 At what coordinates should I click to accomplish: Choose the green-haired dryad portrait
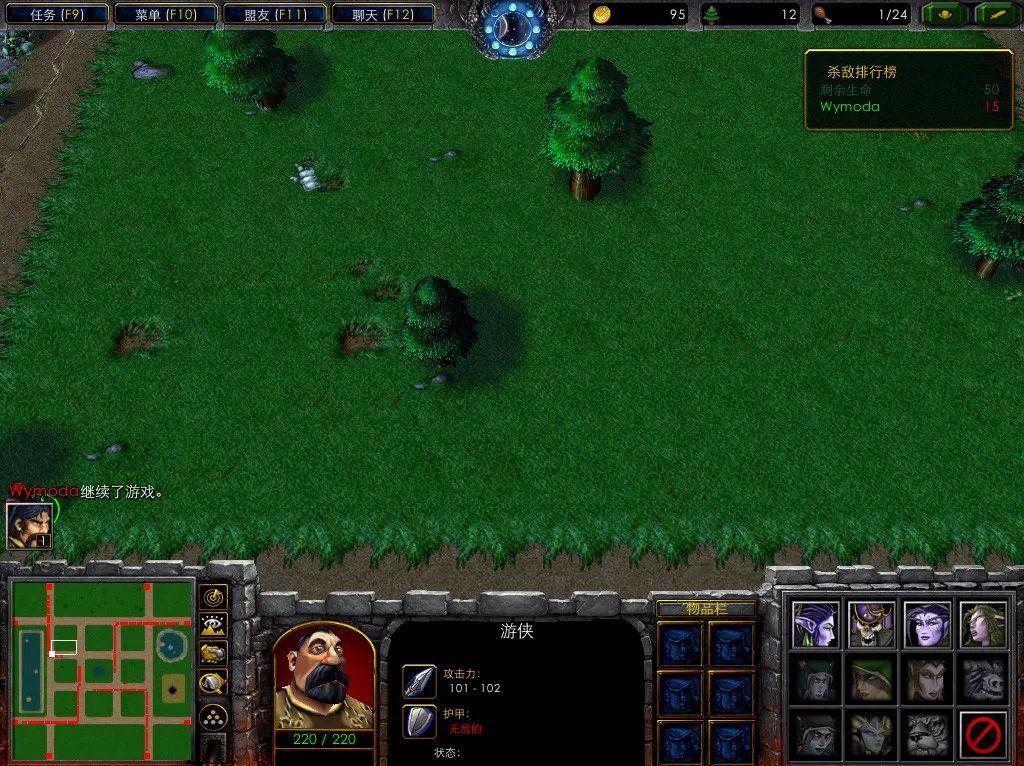tap(982, 624)
